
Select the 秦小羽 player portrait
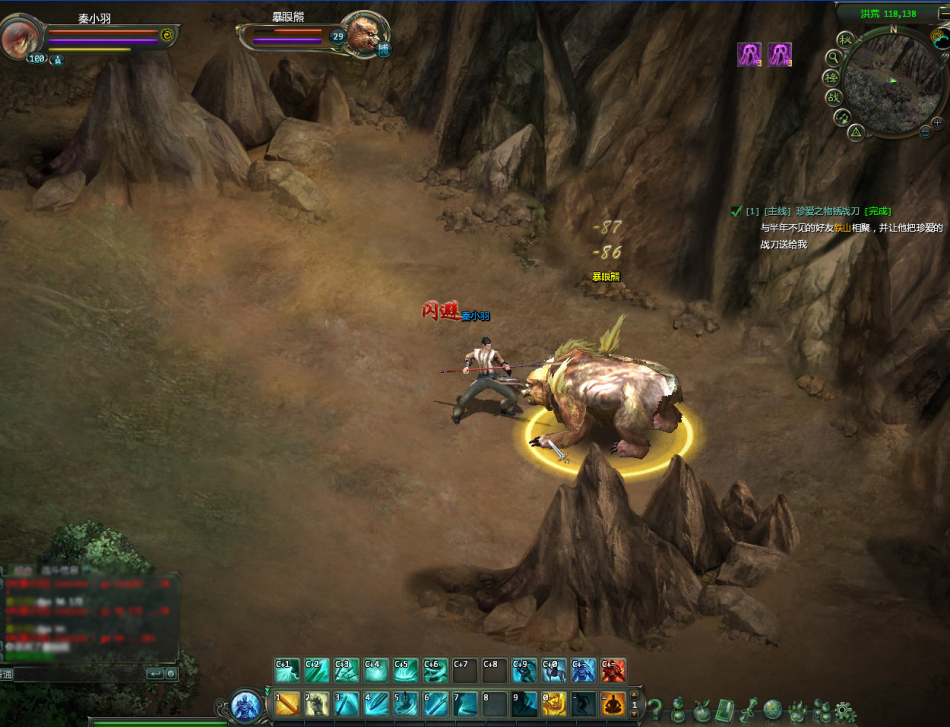(19, 38)
